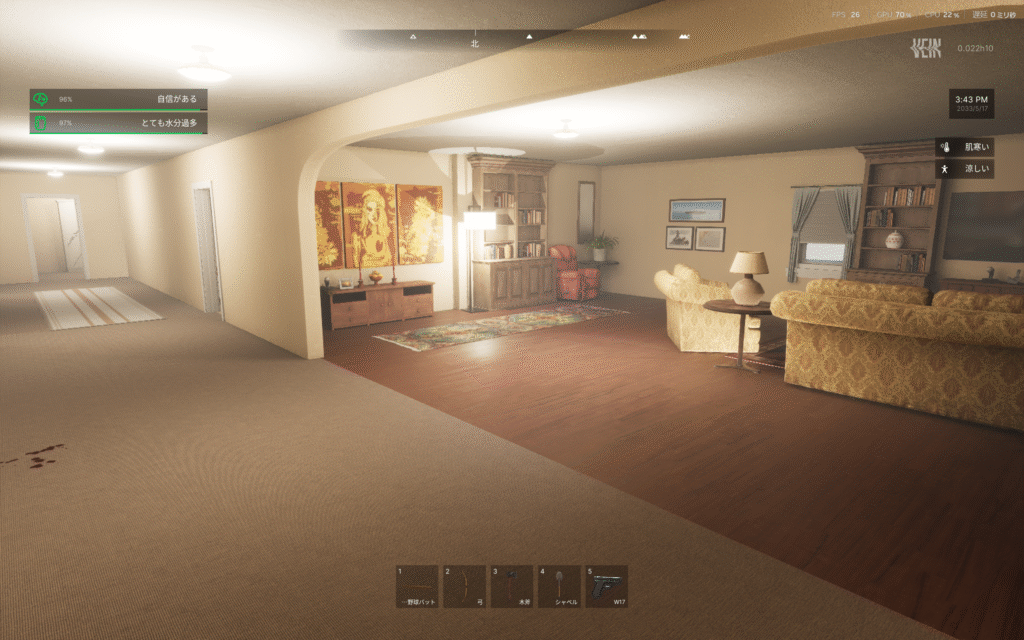Image resolution: width=1024 pixels, height=640 pixels.
Task: Equip the W17 pistol slot
Action: point(607,586)
